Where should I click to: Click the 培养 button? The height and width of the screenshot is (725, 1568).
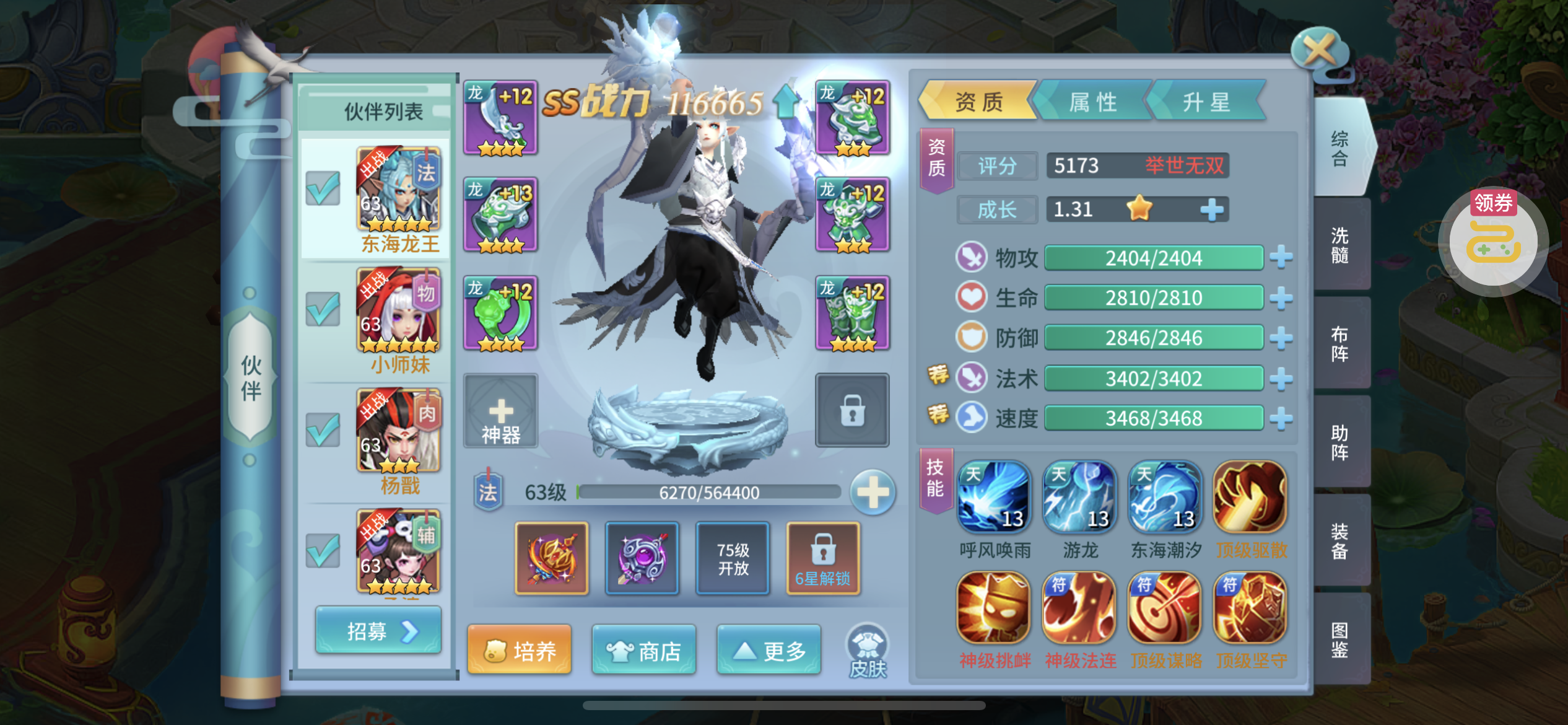(520, 651)
